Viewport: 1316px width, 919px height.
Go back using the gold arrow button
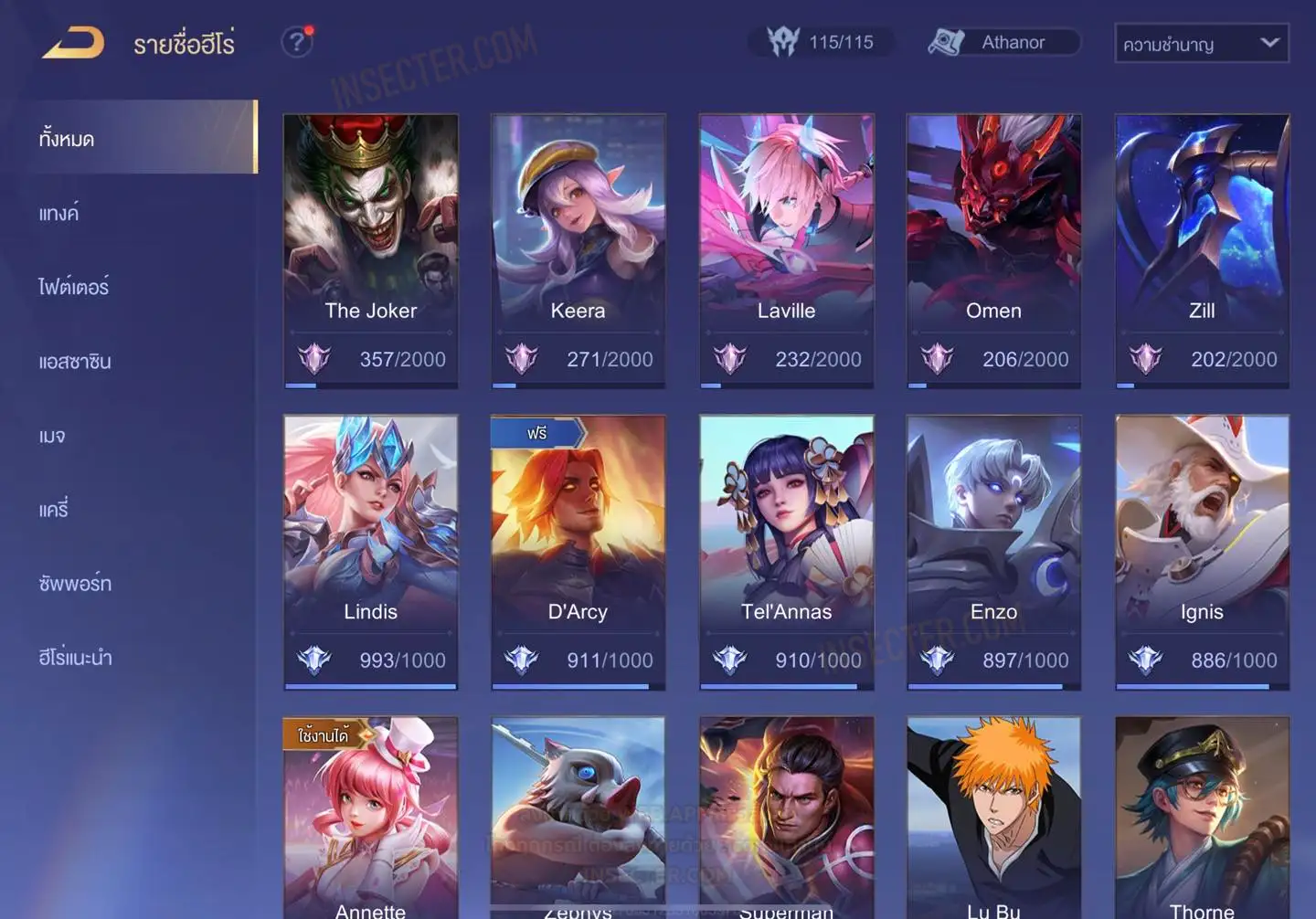tap(73, 43)
